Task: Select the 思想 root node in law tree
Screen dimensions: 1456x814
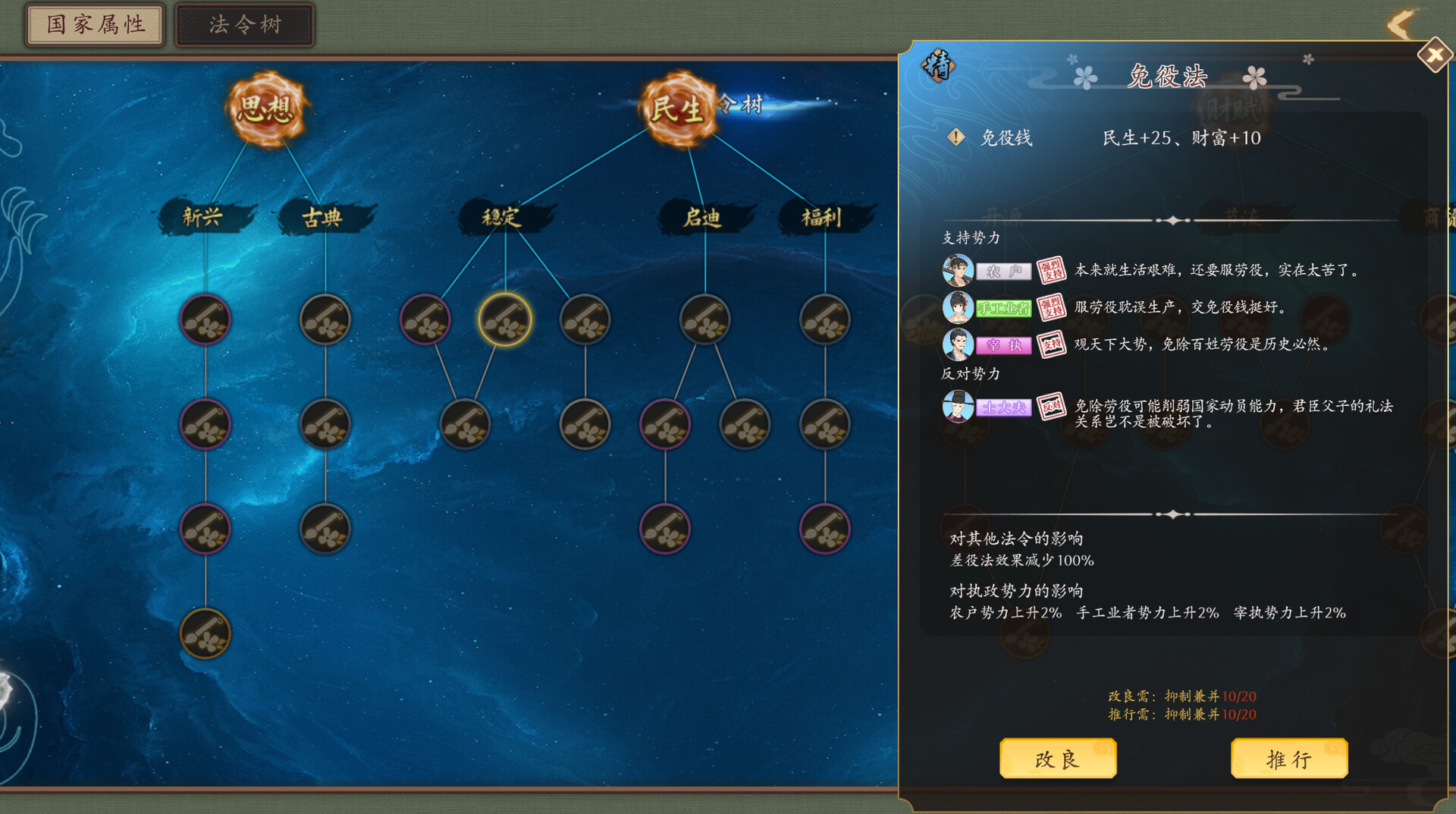Action: click(267, 108)
